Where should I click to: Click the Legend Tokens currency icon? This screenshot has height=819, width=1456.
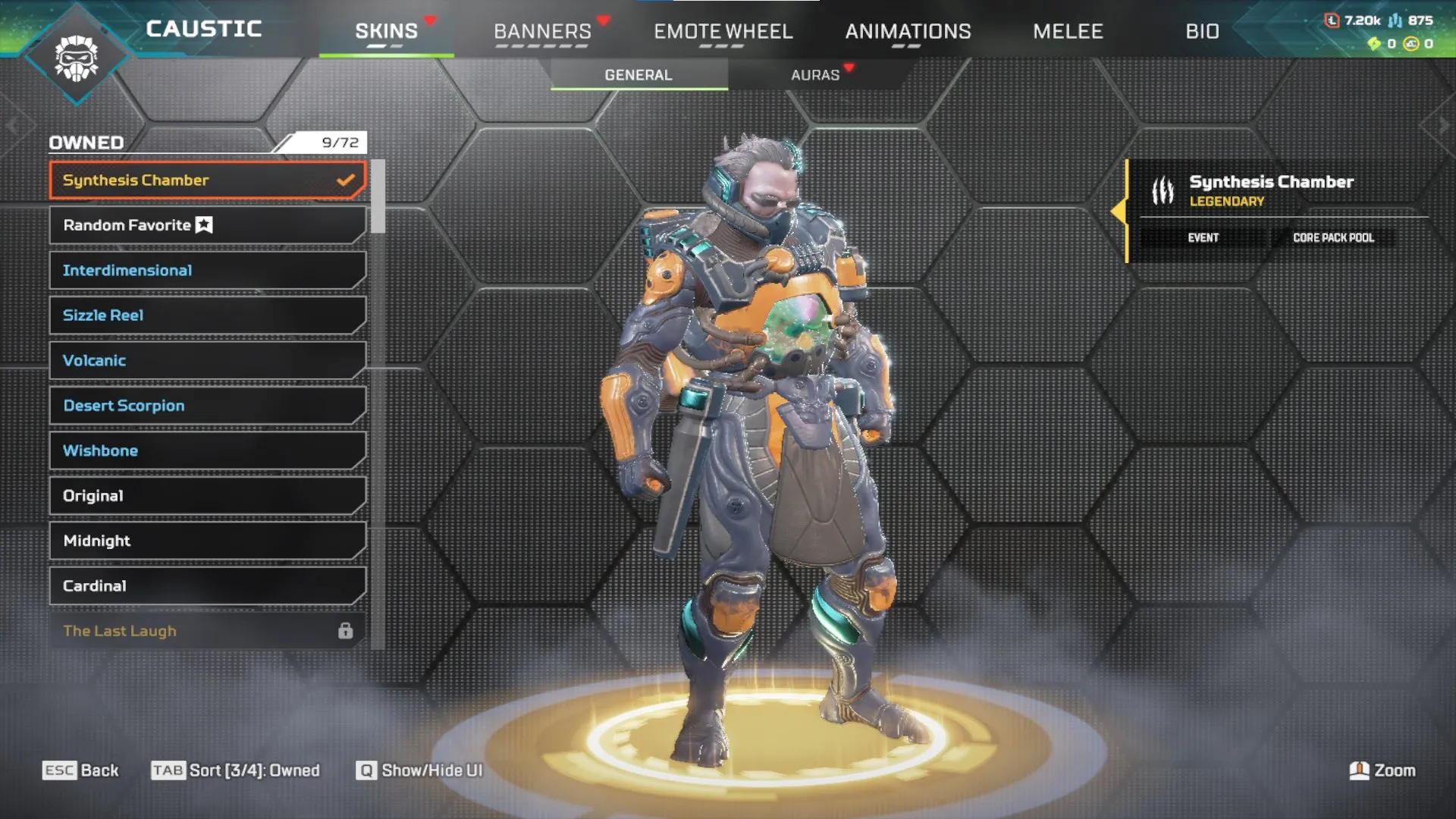coord(1332,20)
